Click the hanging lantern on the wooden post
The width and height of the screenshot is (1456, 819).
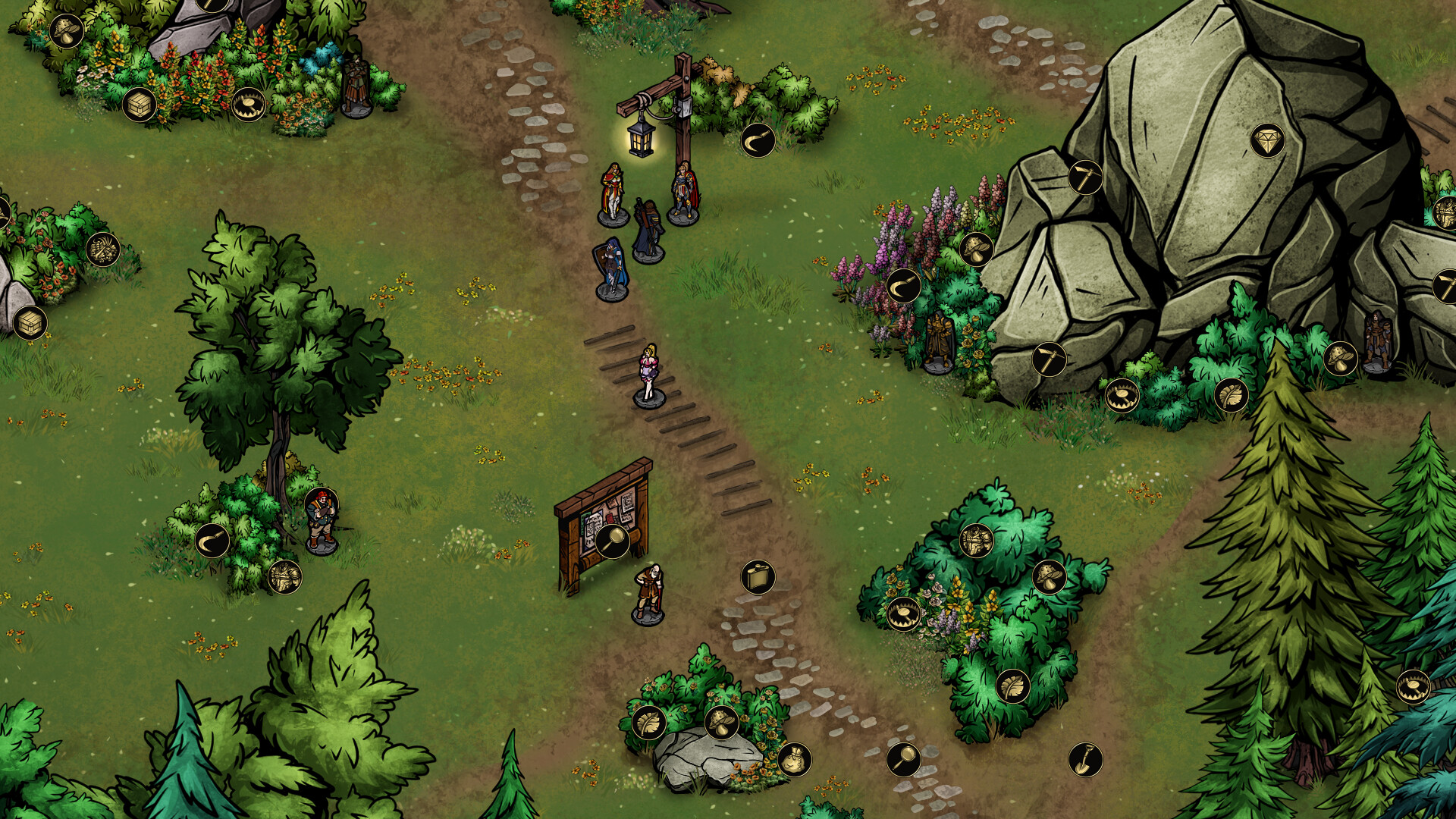pyautogui.click(x=639, y=140)
